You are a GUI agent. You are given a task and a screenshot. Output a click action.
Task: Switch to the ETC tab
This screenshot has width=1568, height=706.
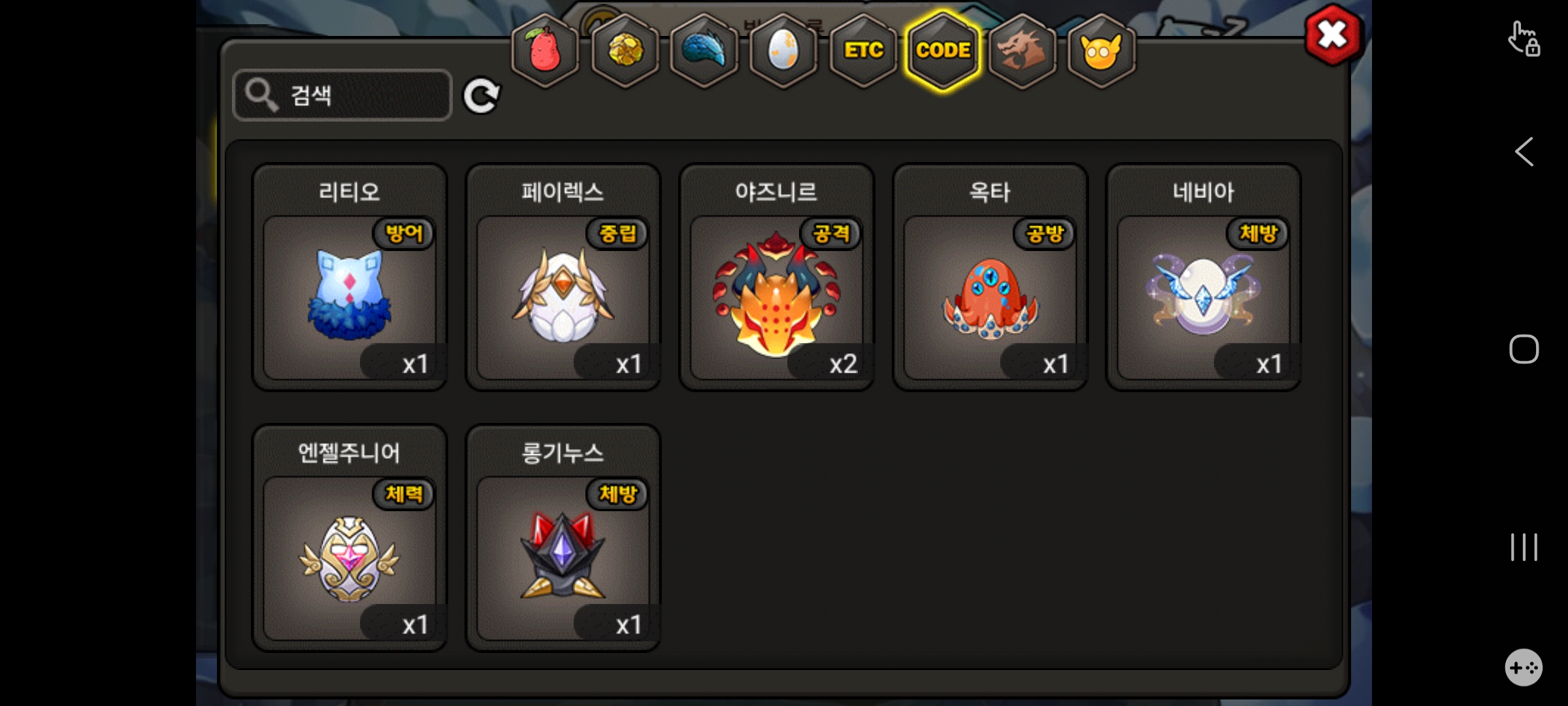[863, 50]
